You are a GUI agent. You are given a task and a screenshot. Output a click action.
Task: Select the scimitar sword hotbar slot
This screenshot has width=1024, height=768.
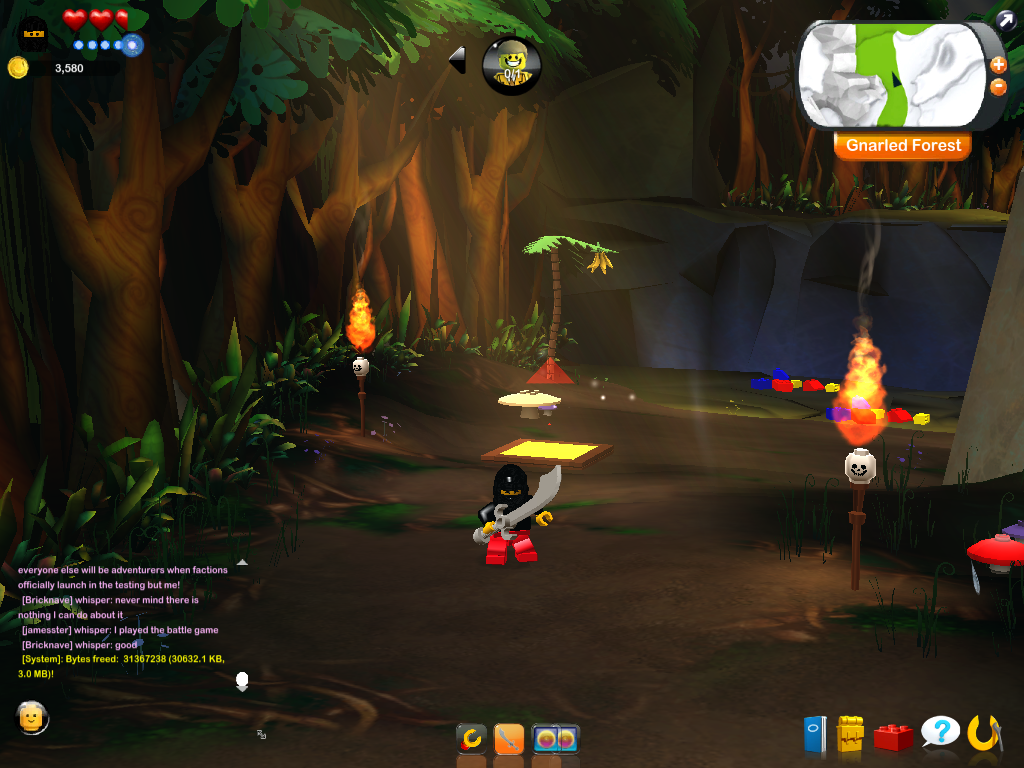pyautogui.click(x=509, y=740)
